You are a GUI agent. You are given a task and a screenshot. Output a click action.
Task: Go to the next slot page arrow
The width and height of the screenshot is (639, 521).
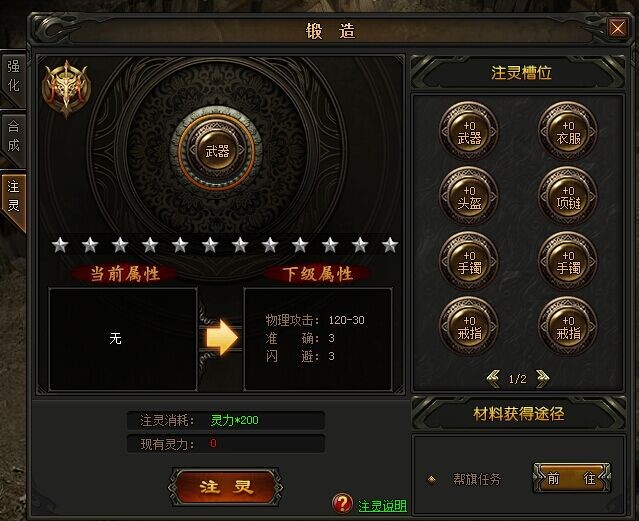click(x=542, y=377)
